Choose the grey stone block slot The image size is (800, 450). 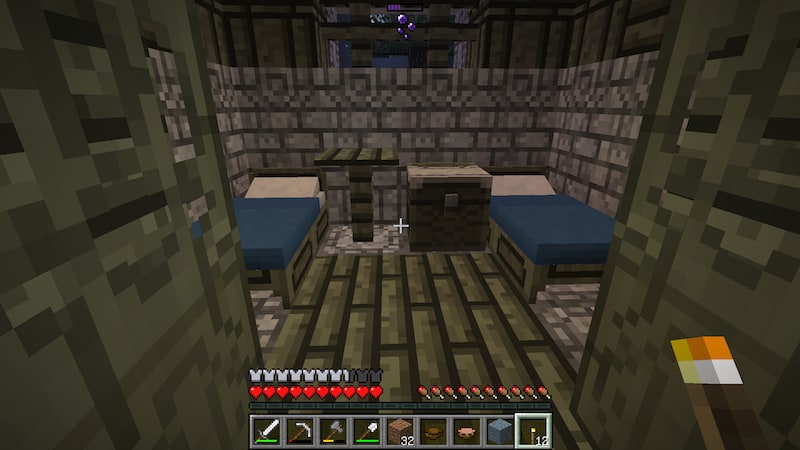[499, 431]
